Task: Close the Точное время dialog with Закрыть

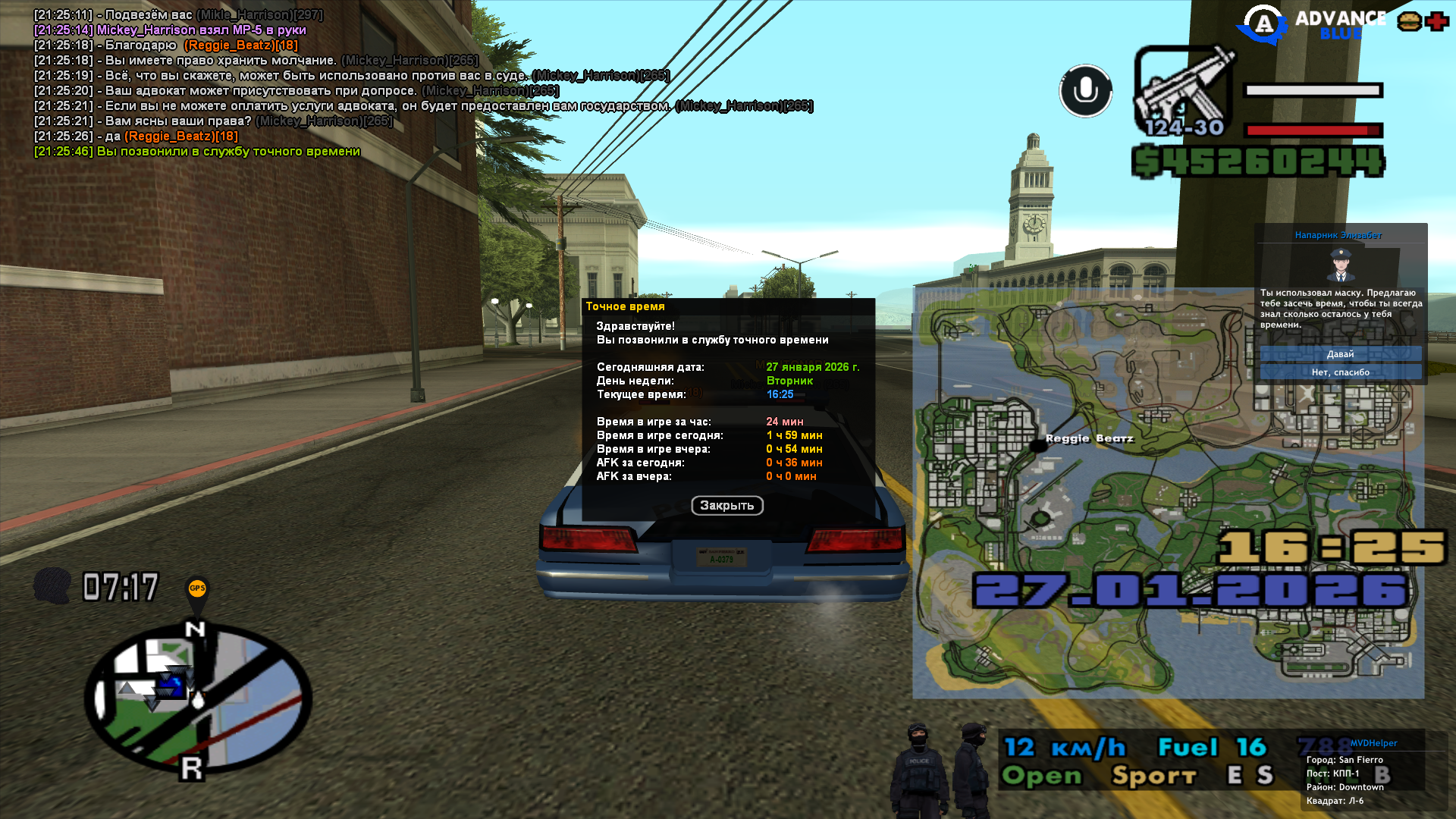Action: [726, 506]
